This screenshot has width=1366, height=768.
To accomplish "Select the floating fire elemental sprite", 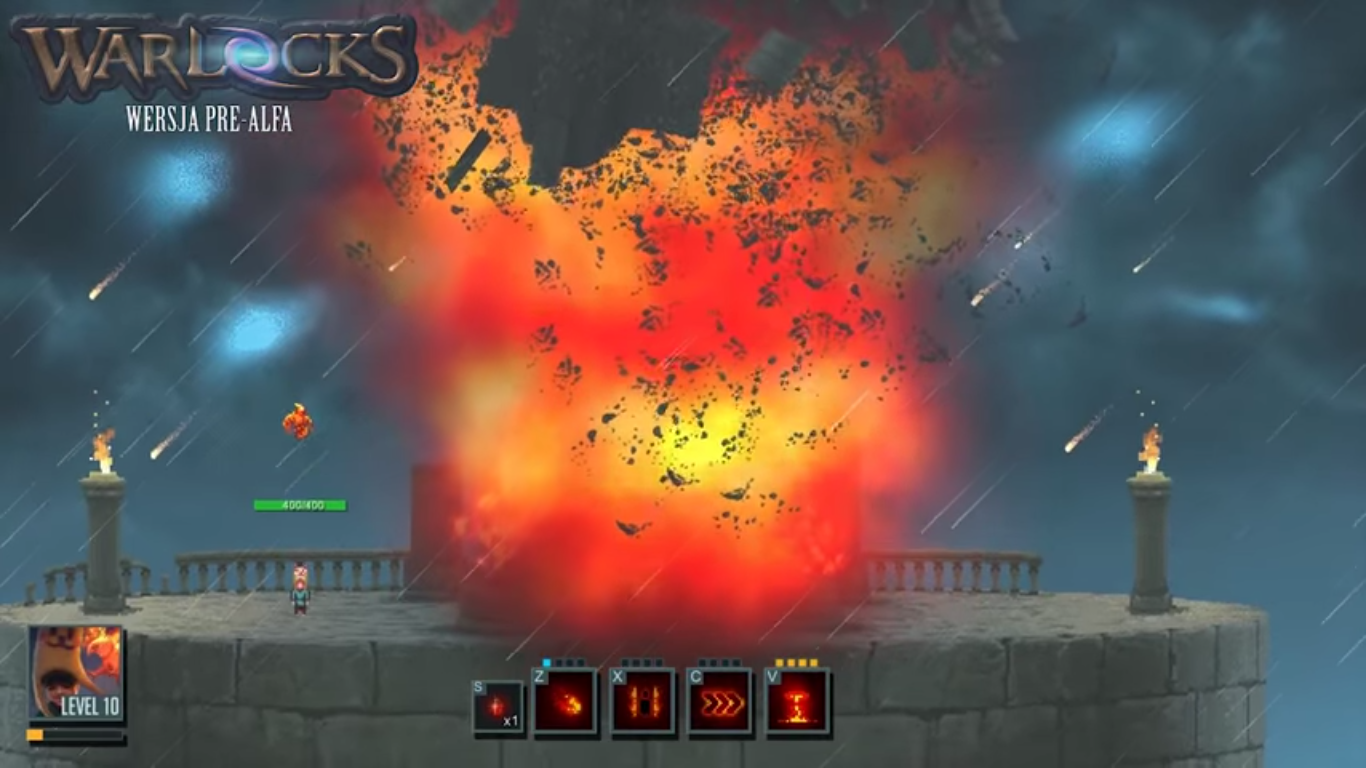I will (x=296, y=421).
